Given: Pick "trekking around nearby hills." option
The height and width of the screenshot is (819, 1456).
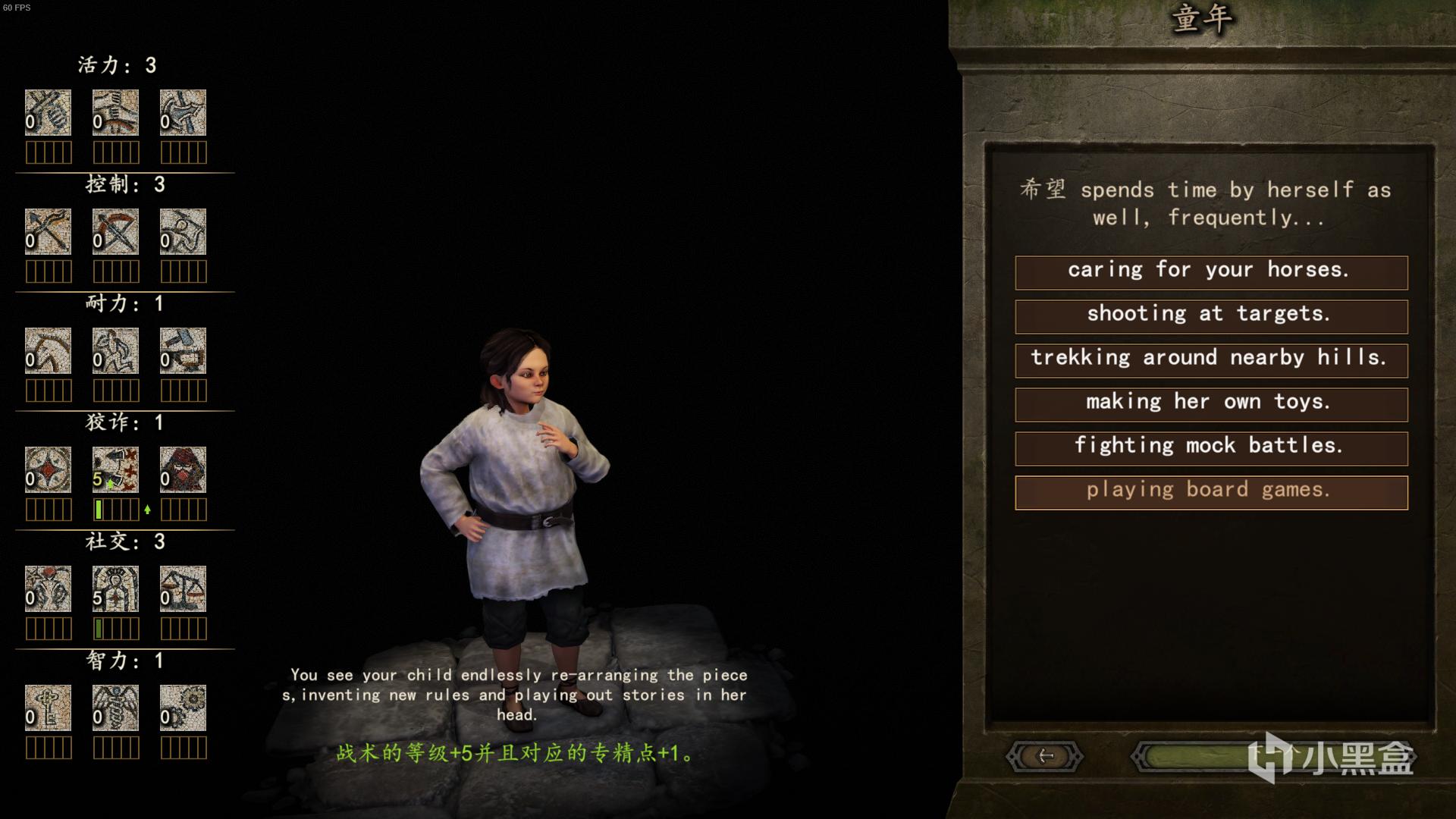Looking at the screenshot, I should pyautogui.click(x=1211, y=360).
